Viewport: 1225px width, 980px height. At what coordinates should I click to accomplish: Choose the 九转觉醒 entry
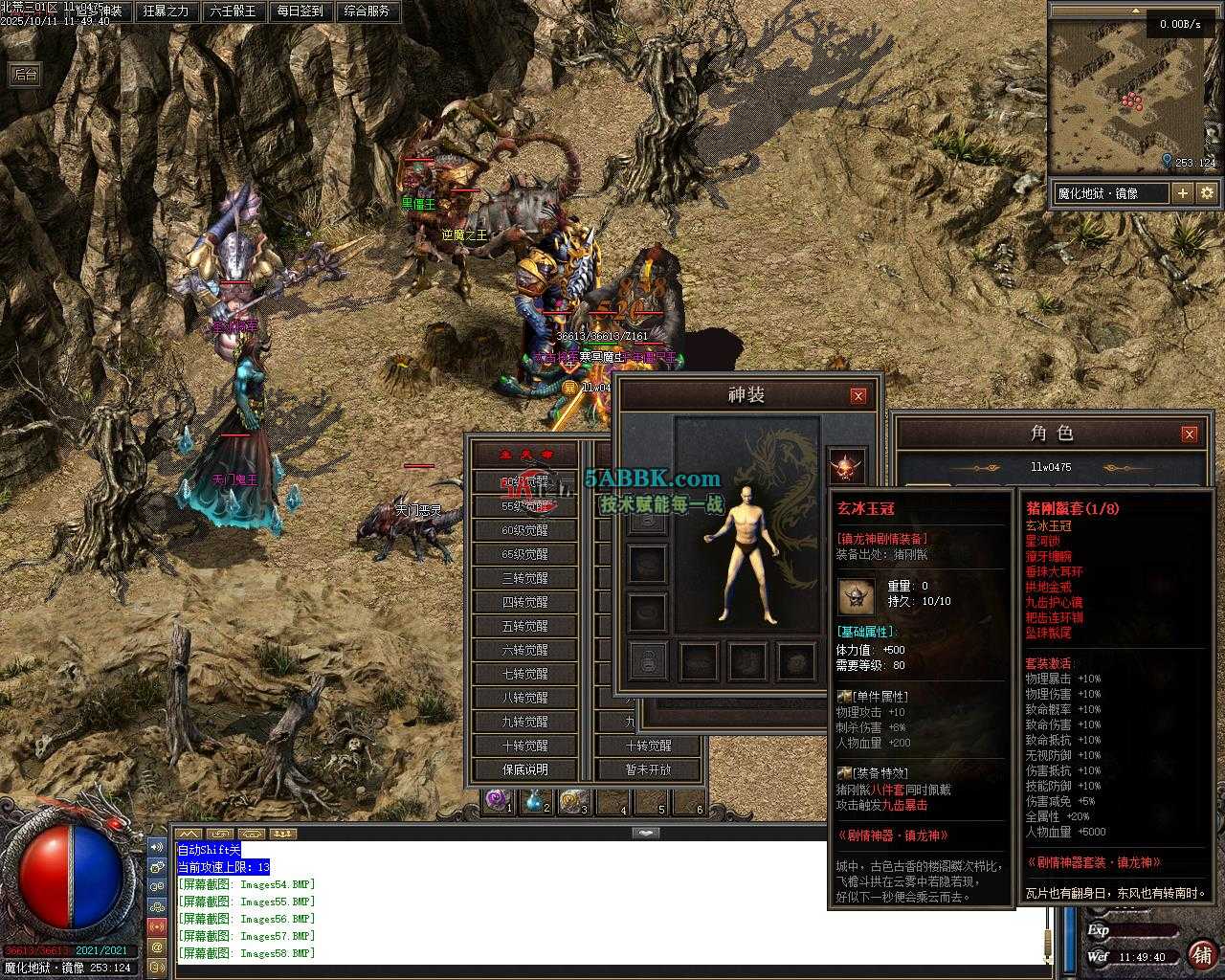coord(524,722)
